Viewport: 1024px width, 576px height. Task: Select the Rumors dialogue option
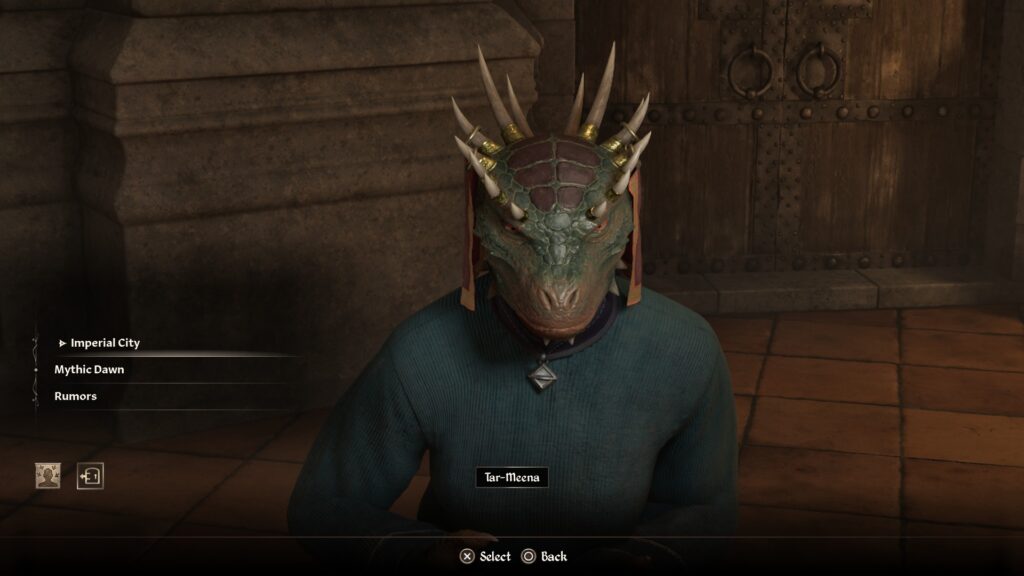pos(75,396)
